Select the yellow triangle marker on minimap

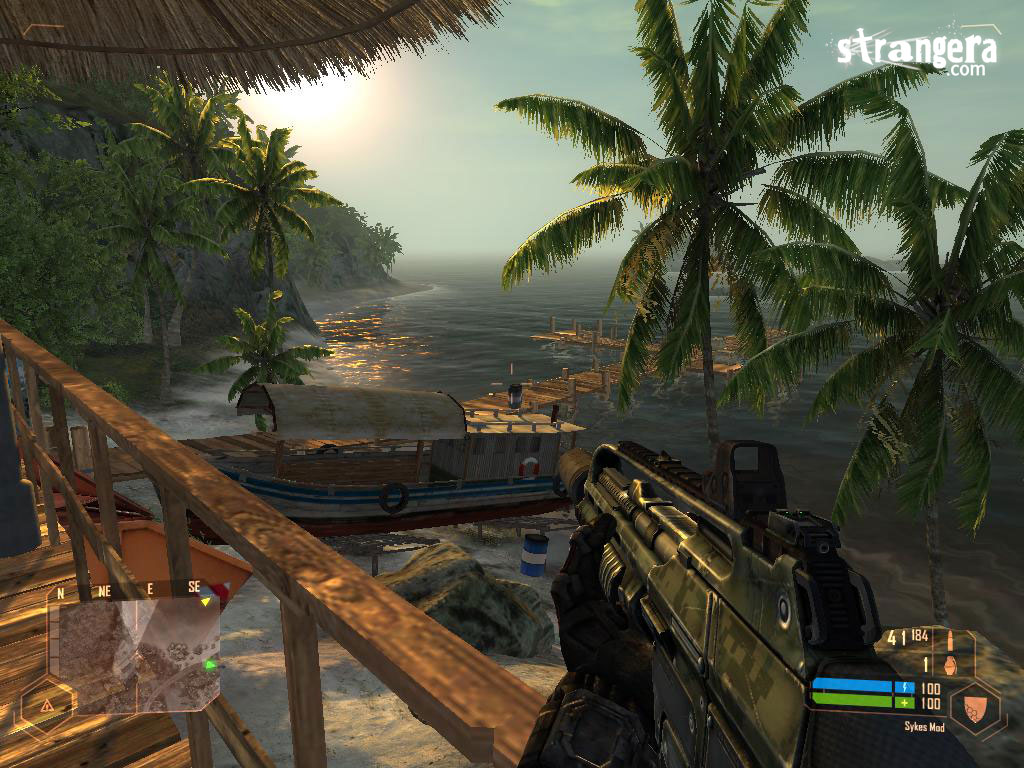point(206,602)
